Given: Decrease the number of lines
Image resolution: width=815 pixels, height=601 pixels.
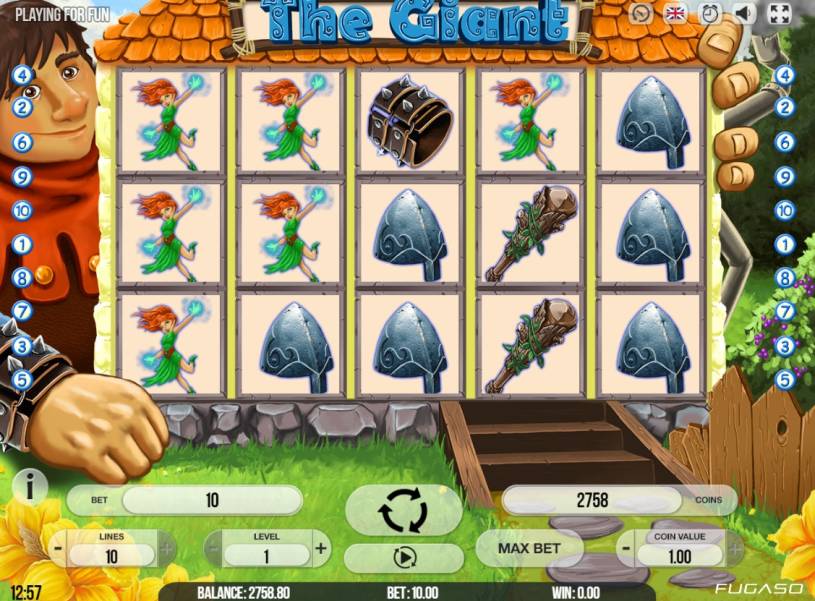Looking at the screenshot, I should 57,549.
